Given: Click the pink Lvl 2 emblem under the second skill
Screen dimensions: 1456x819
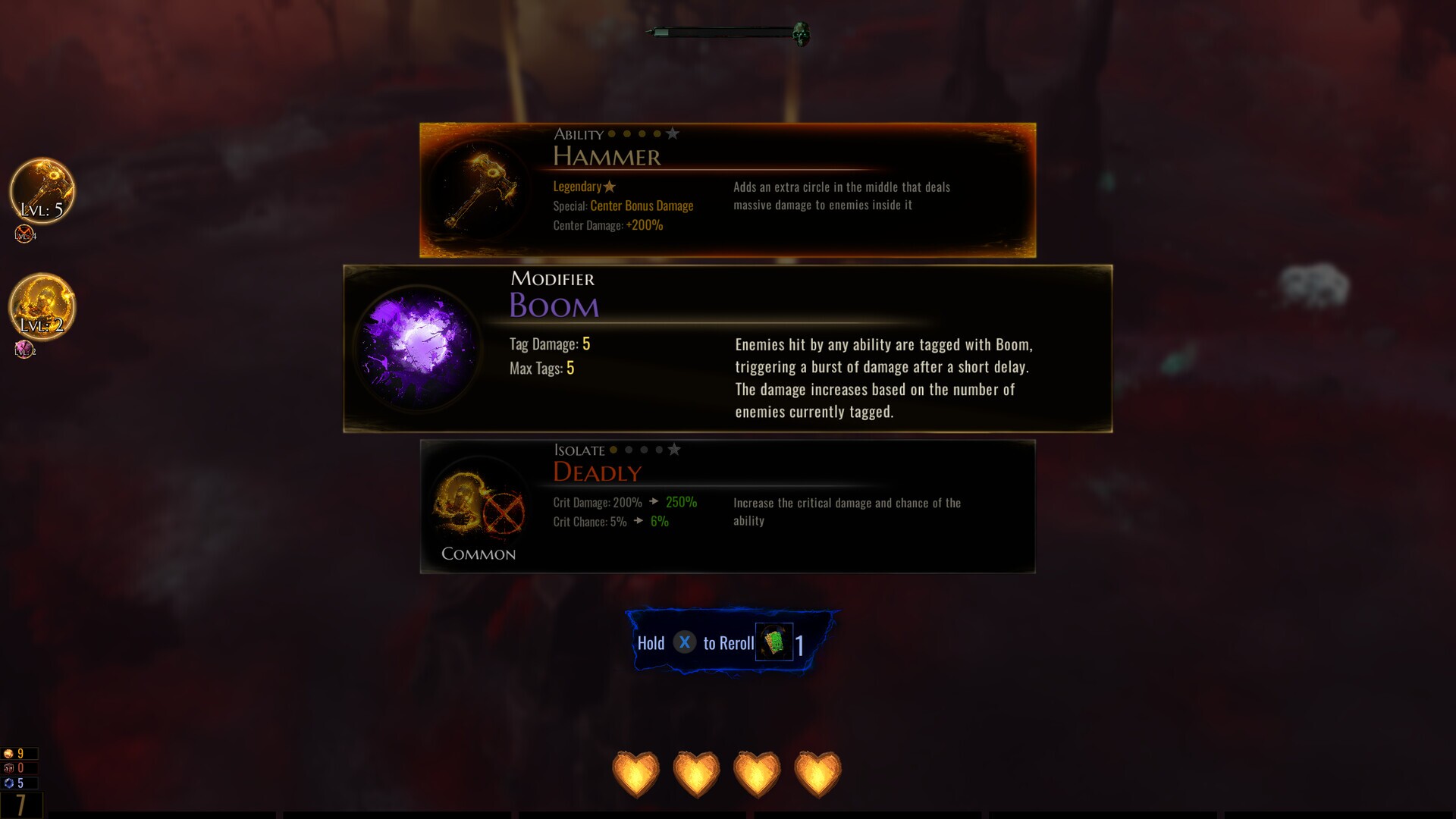Looking at the screenshot, I should [24, 350].
